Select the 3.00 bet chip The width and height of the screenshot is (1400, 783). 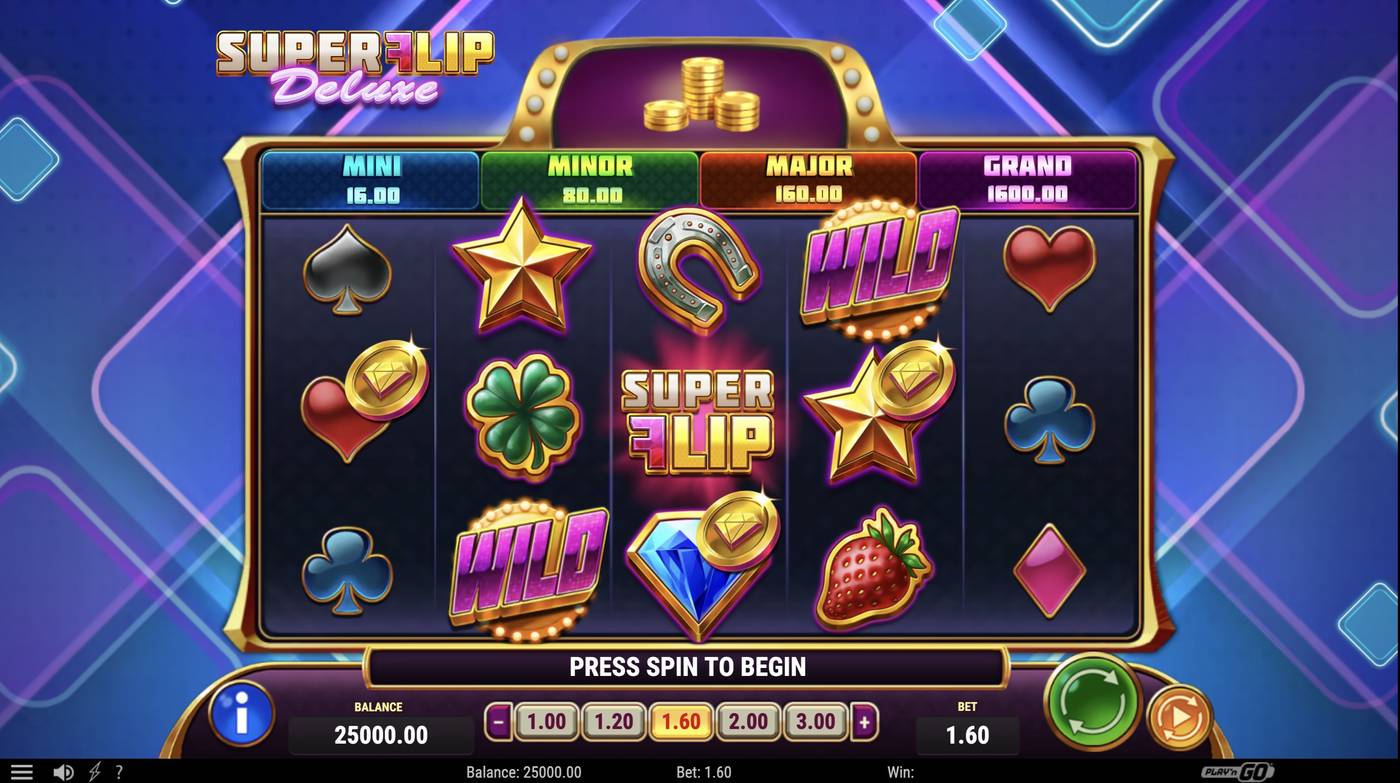[815, 720]
